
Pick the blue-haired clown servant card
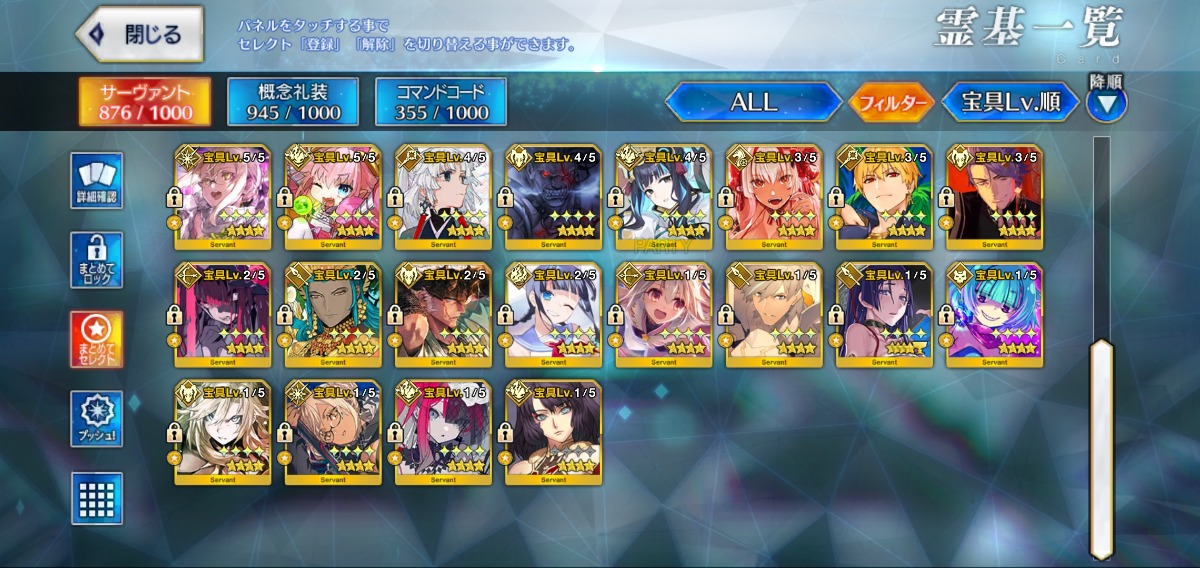coord(994,316)
